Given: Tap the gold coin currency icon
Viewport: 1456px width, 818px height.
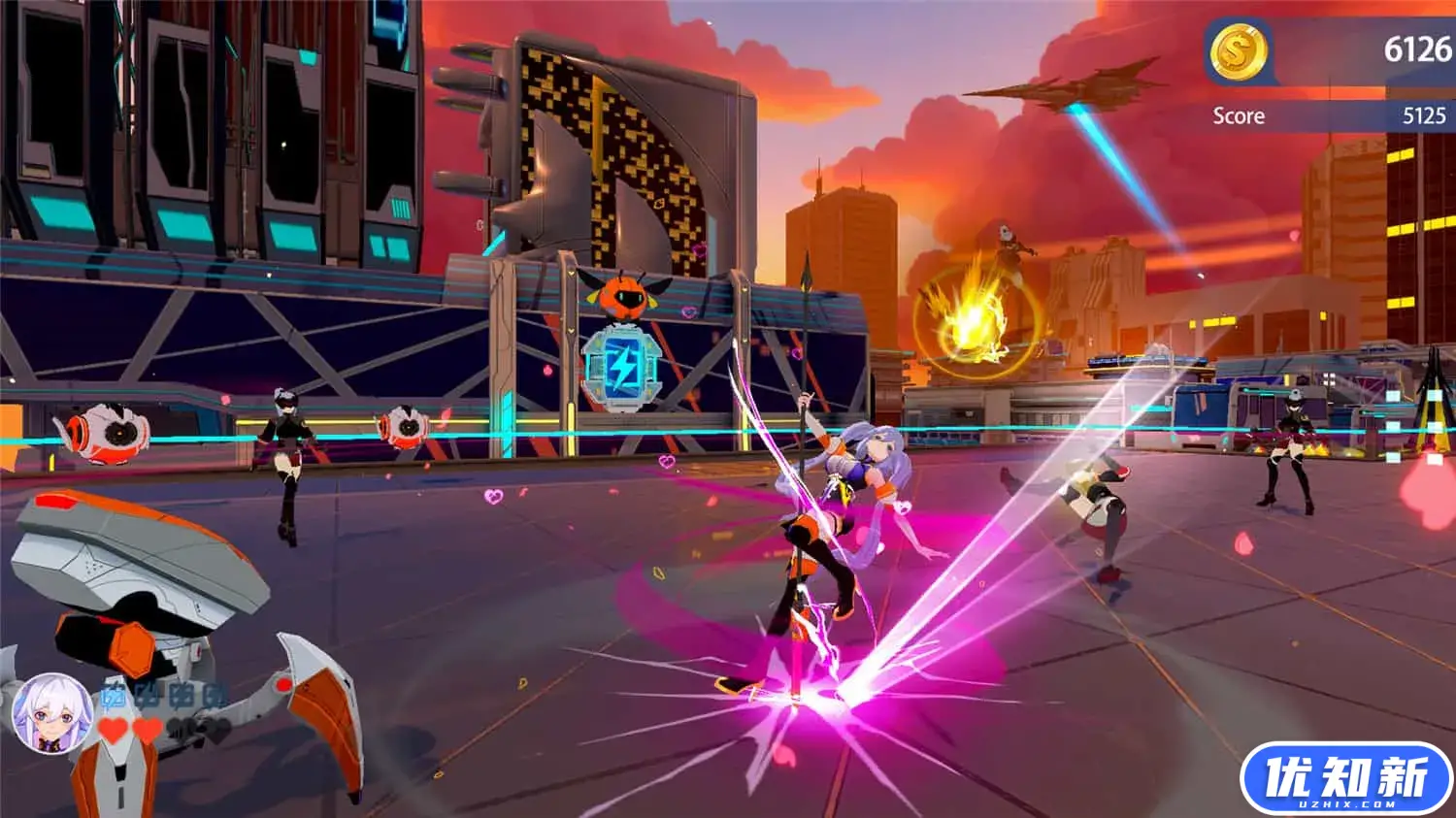Looking at the screenshot, I should [1238, 50].
